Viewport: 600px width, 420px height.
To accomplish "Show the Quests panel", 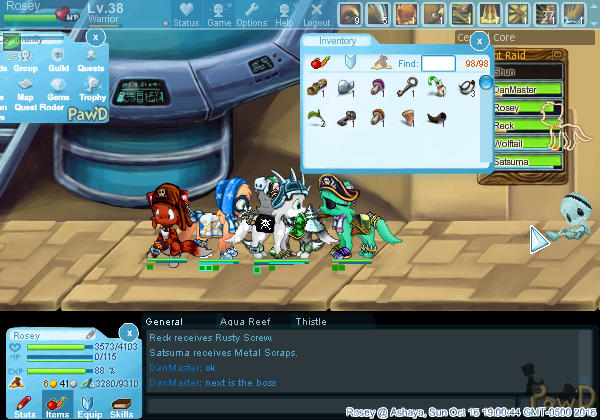I will pyautogui.click(x=90, y=62).
